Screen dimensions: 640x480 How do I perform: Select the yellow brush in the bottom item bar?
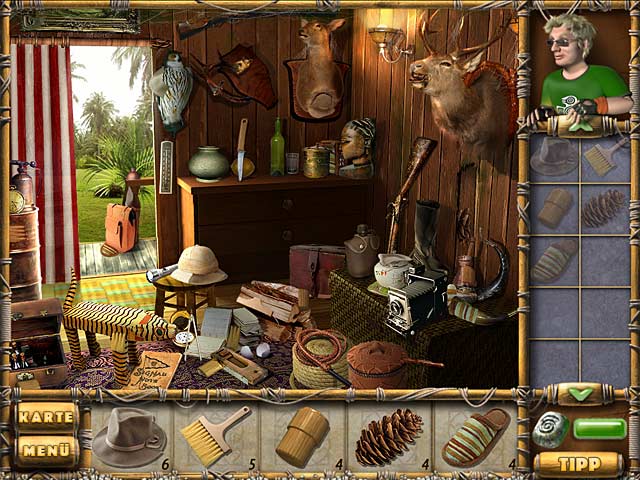pos(214,436)
